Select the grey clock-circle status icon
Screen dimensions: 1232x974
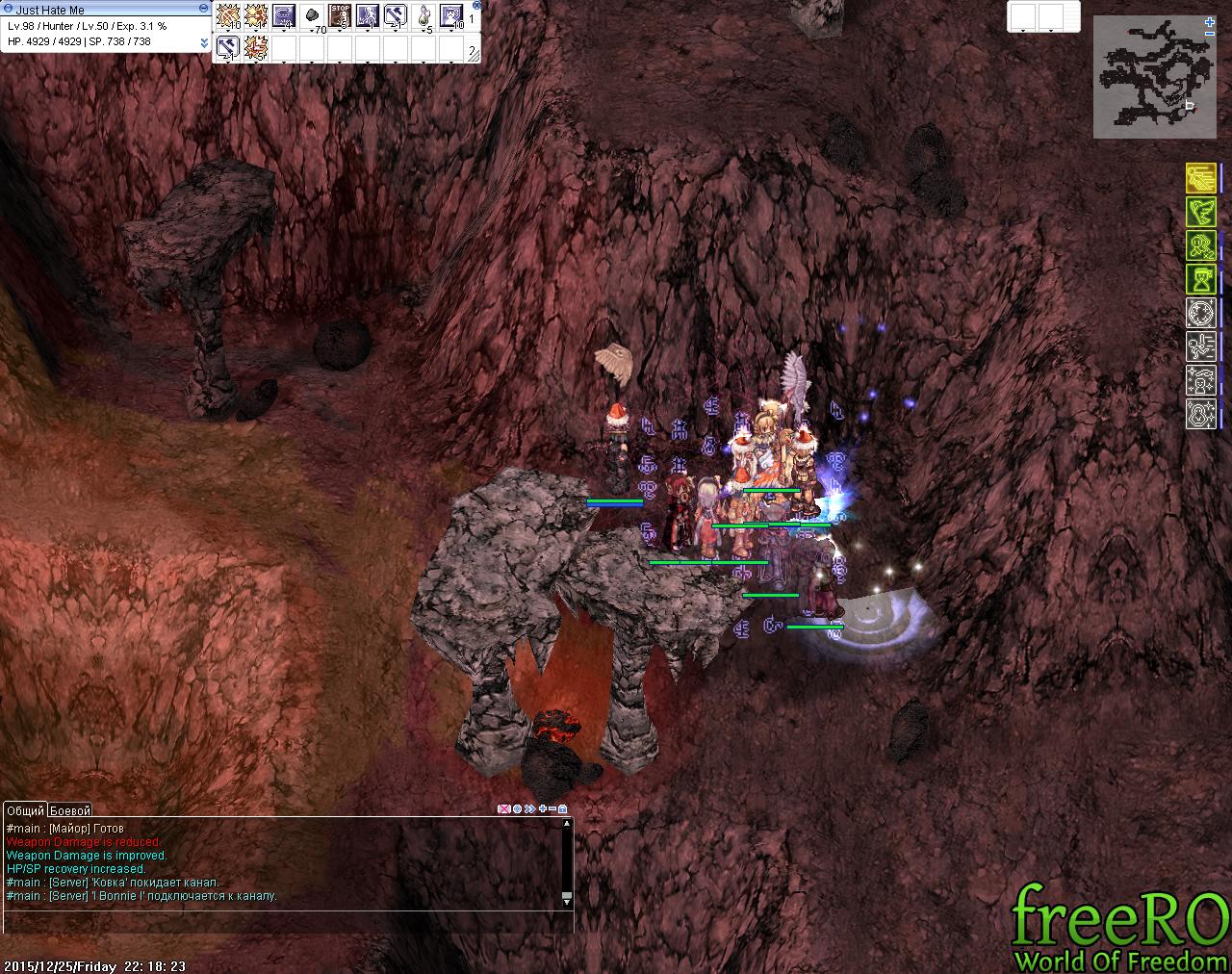point(1200,314)
